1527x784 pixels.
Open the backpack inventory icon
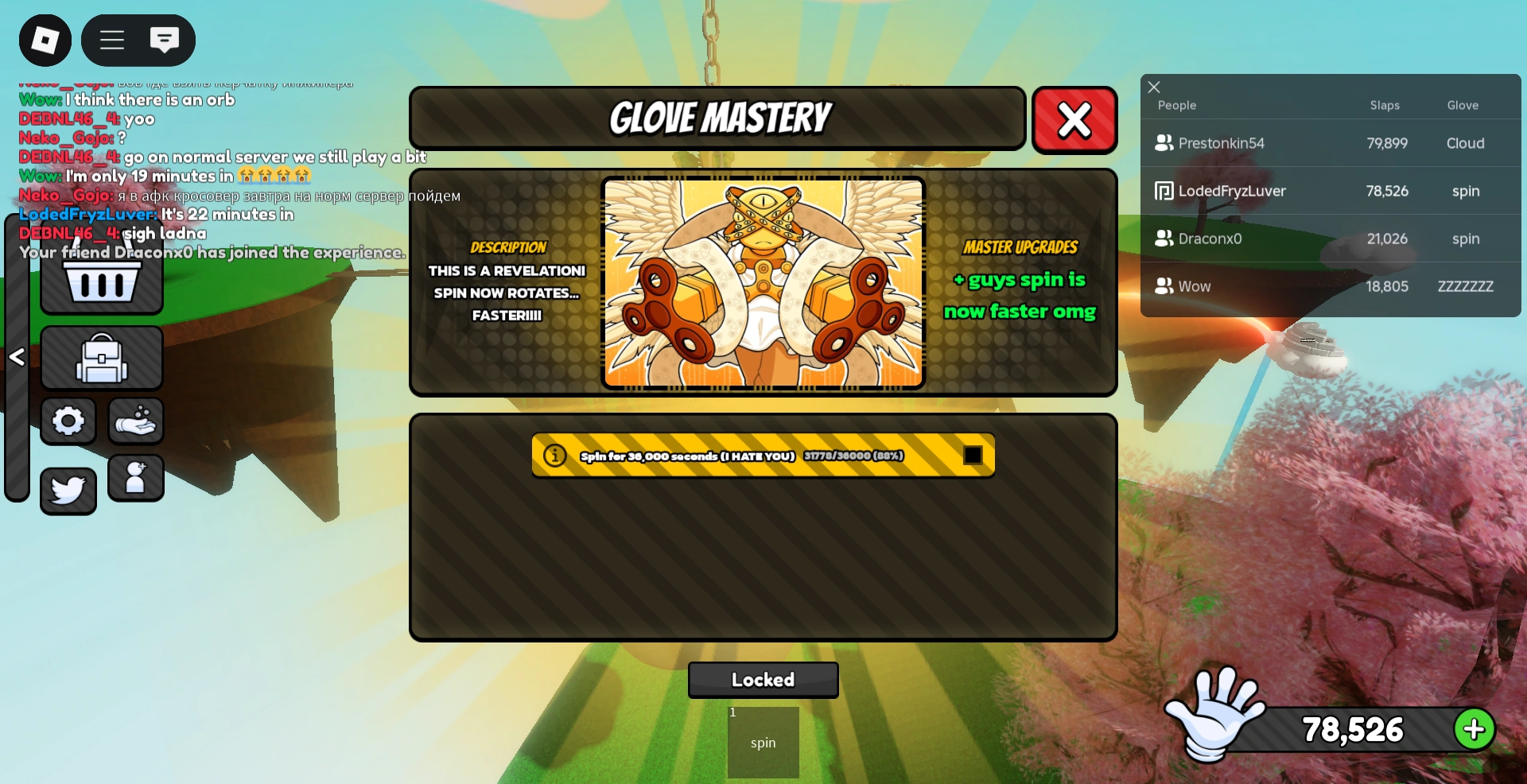101,357
